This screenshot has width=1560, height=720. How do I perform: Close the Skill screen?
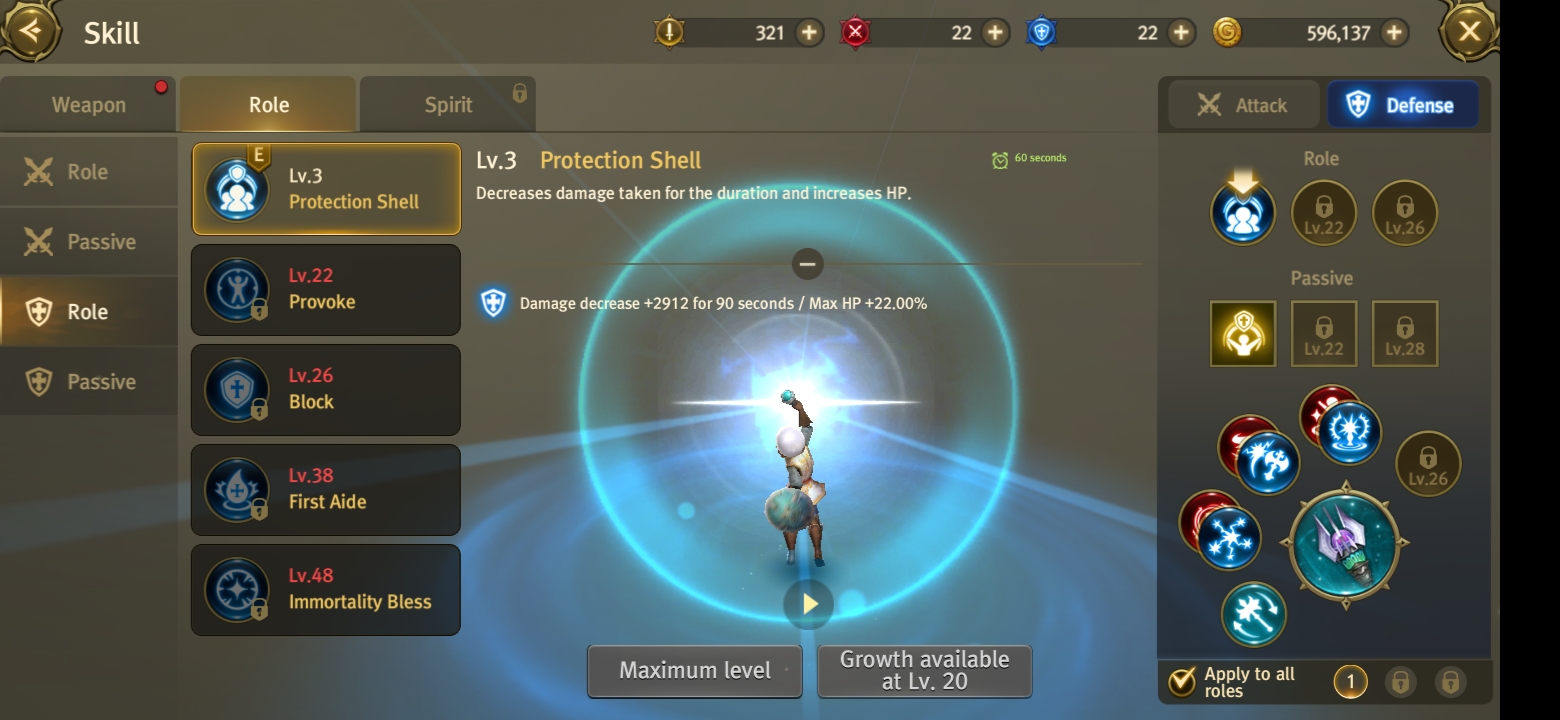1469,32
